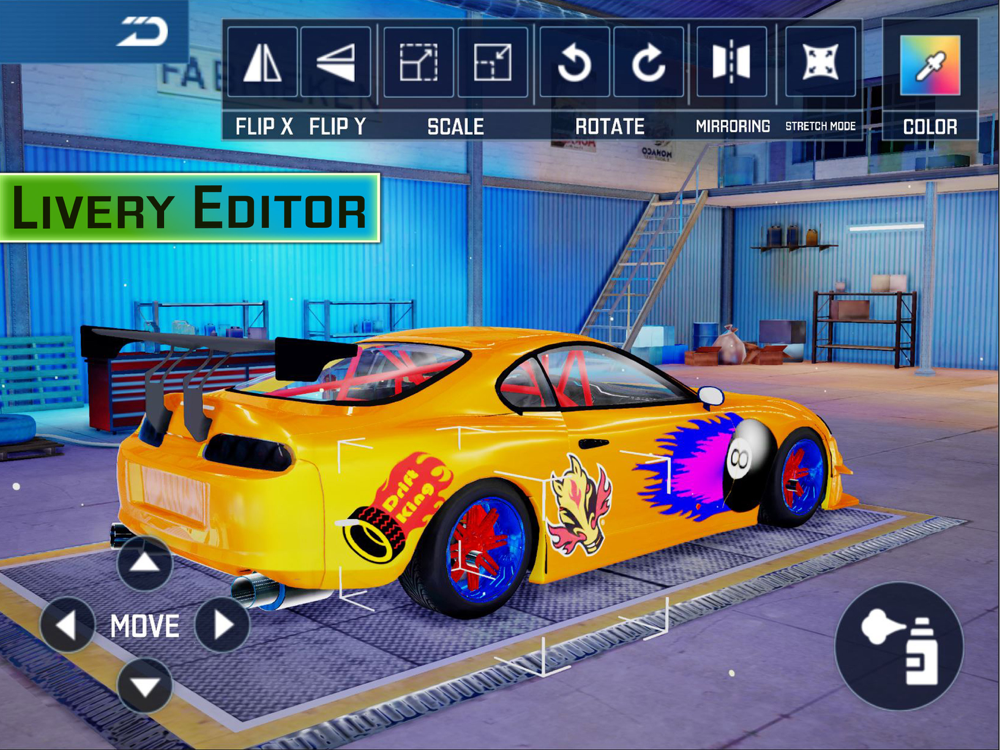Flip the decal with Flip X
The width and height of the screenshot is (1000, 750).
click(x=262, y=62)
